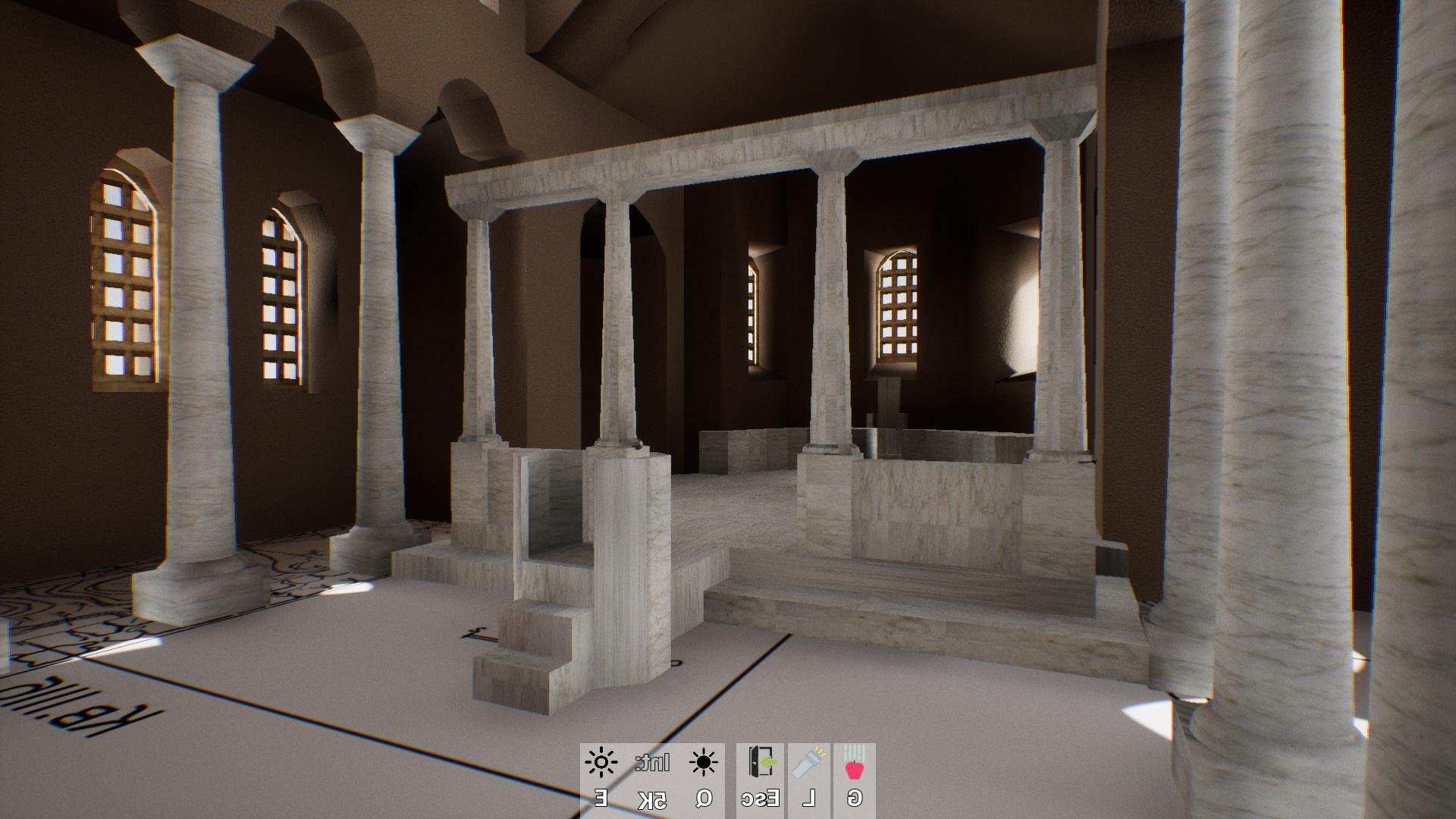Click the falling red apple gravity icon
This screenshot has width=1456, height=819.
(x=855, y=764)
